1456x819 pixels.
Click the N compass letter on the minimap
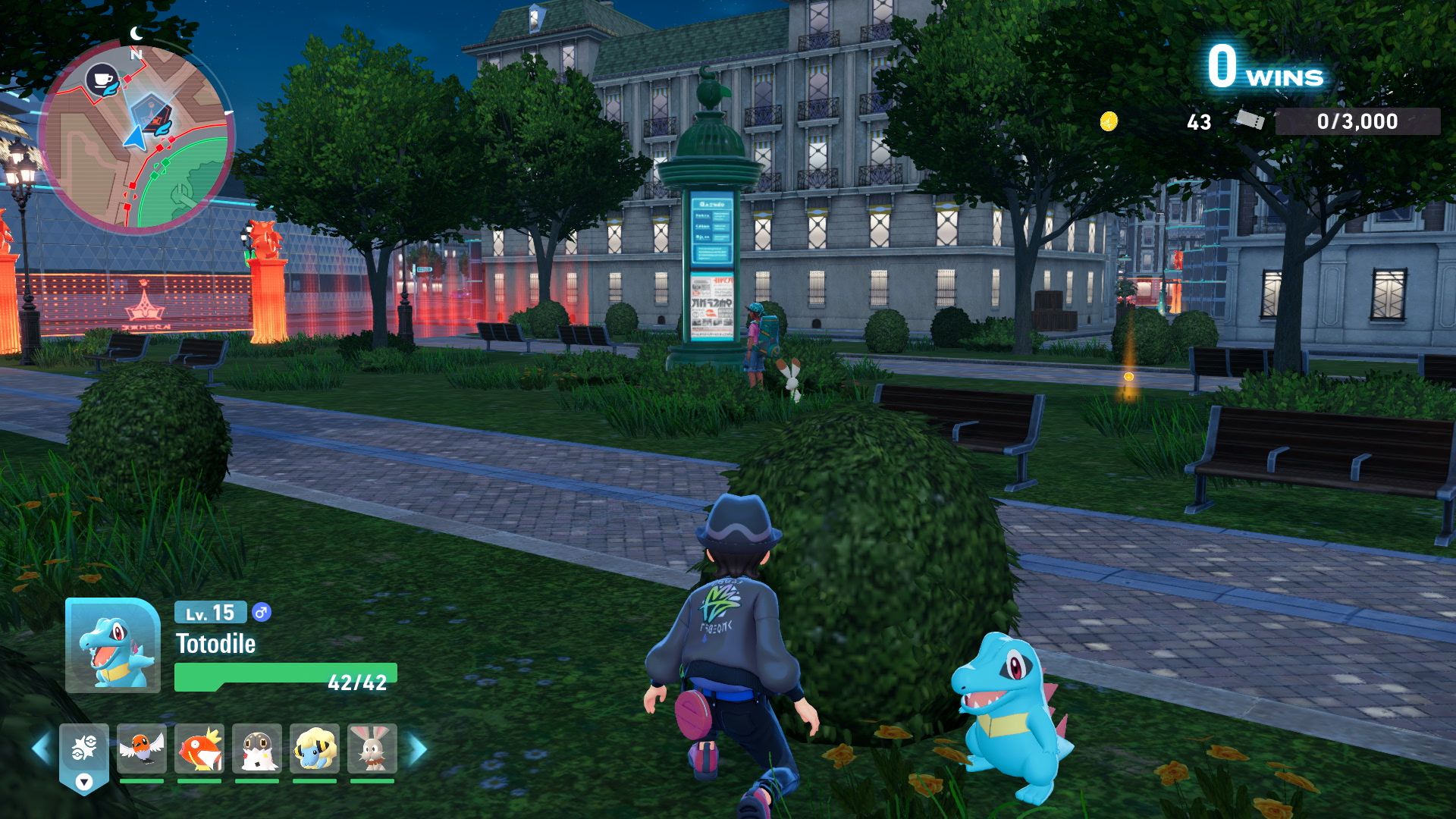pos(136,55)
